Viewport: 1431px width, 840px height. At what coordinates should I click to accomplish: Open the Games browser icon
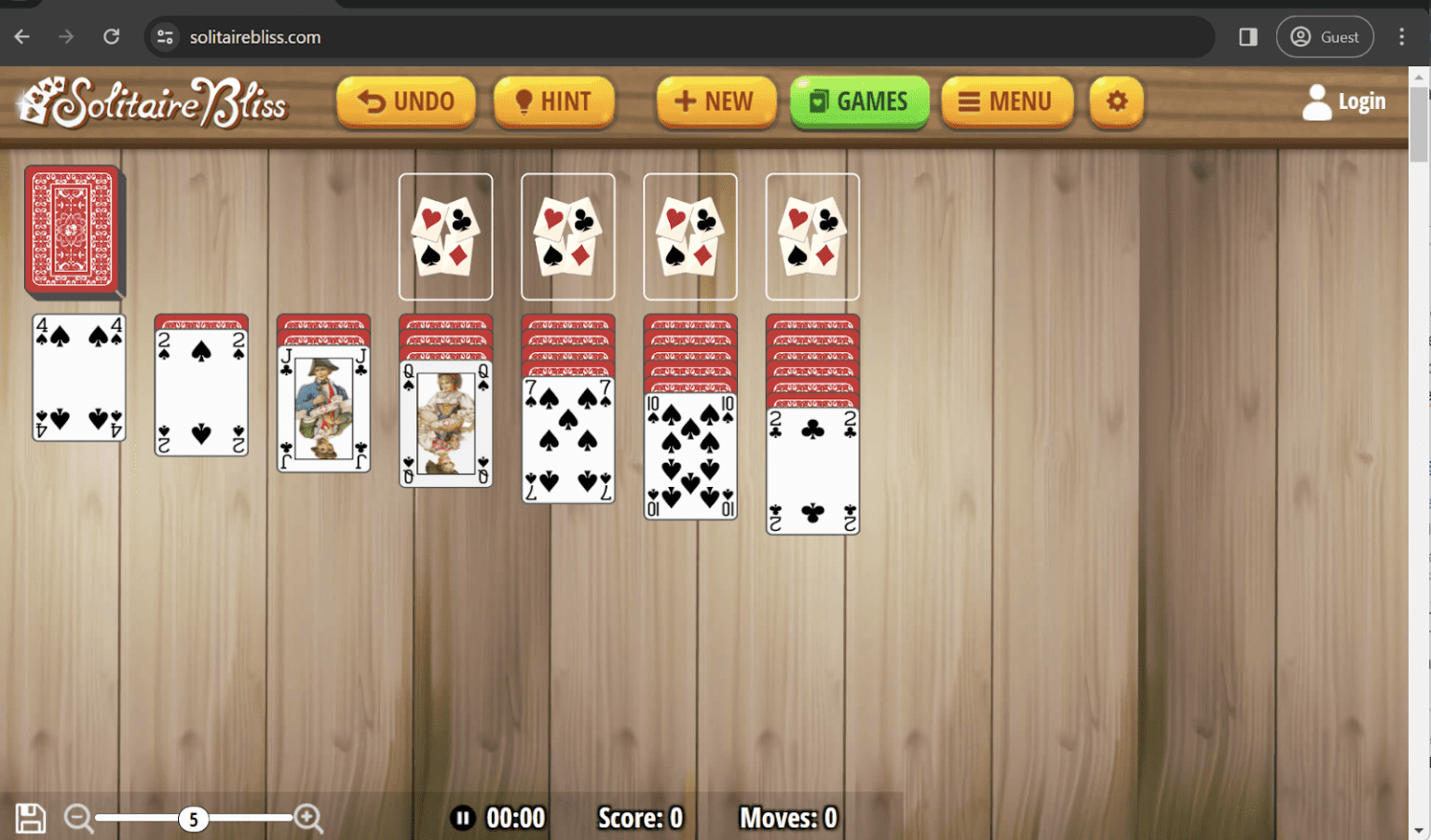pos(821,101)
